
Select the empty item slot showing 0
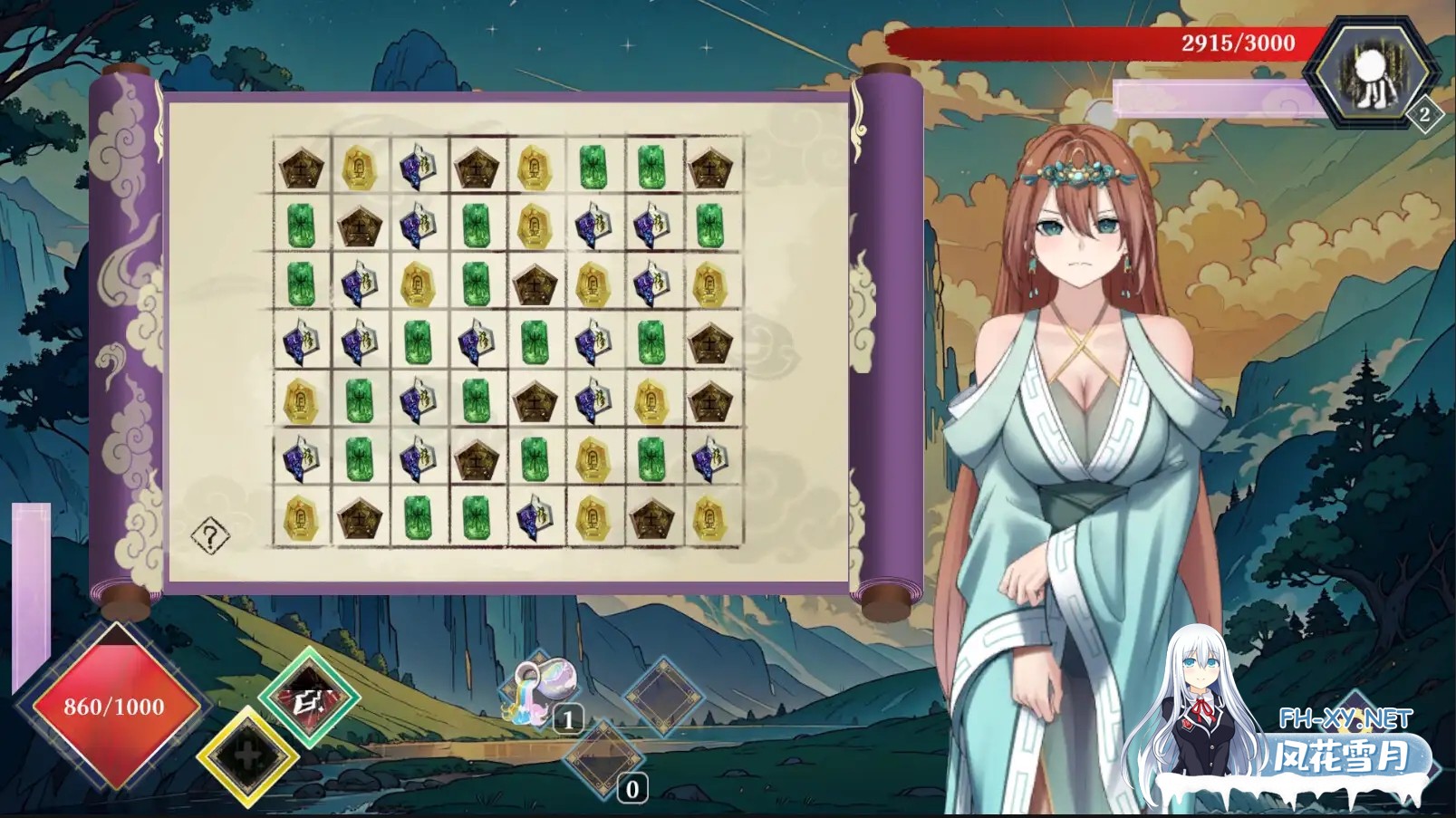[604, 759]
